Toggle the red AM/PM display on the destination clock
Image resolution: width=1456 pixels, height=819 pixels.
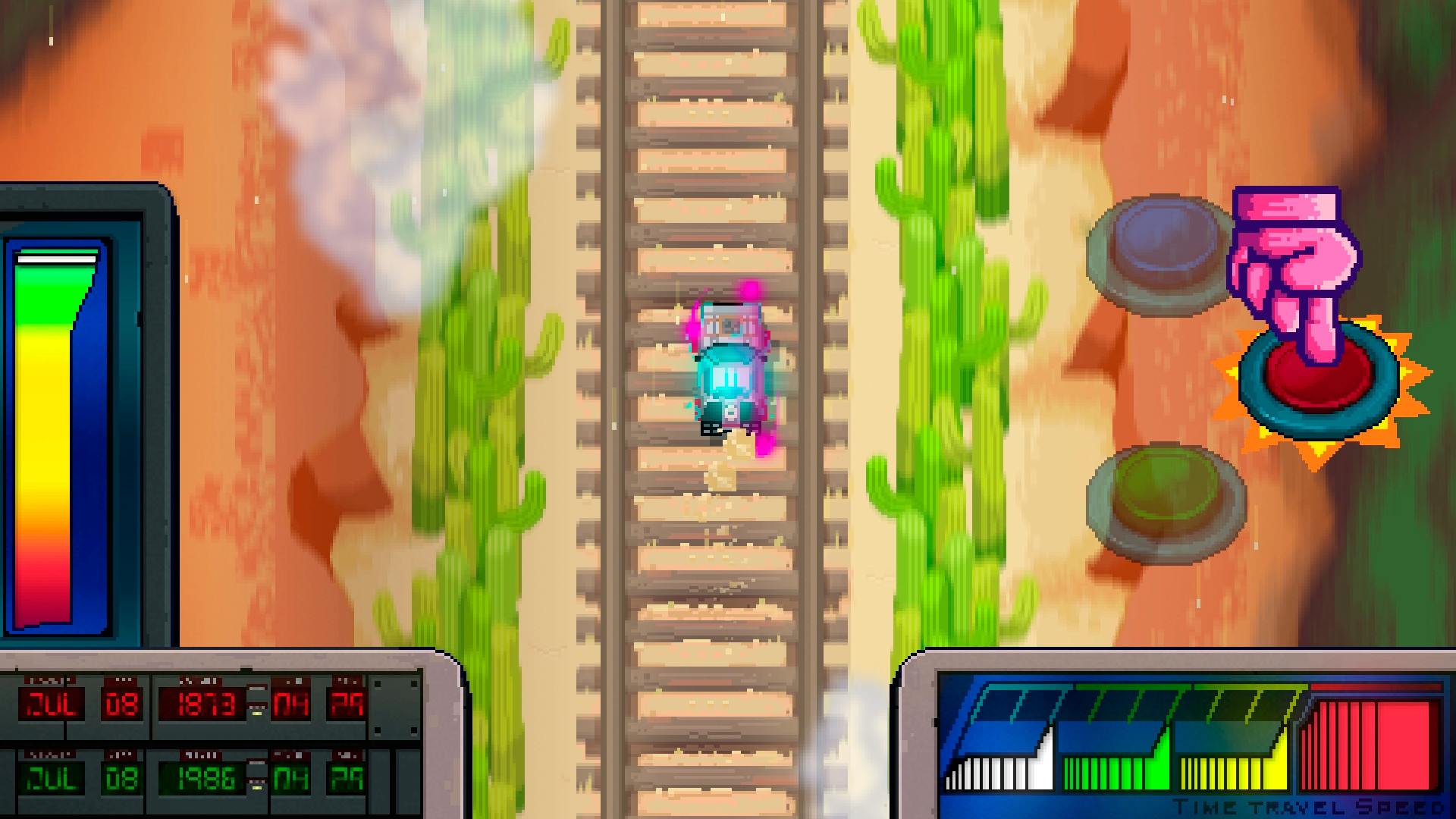(x=345, y=703)
